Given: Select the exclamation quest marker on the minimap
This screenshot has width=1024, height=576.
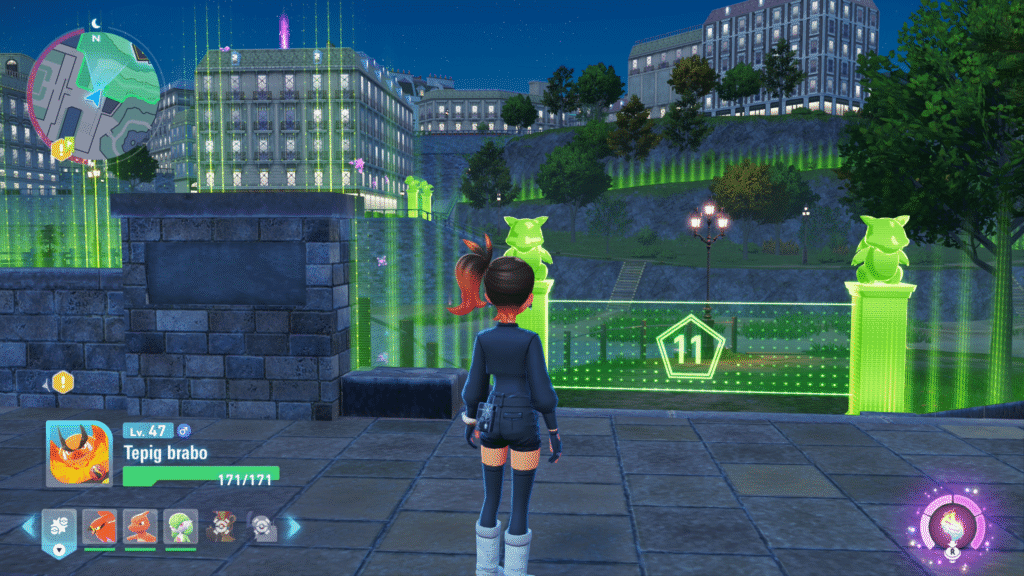Looking at the screenshot, I should click(62, 149).
